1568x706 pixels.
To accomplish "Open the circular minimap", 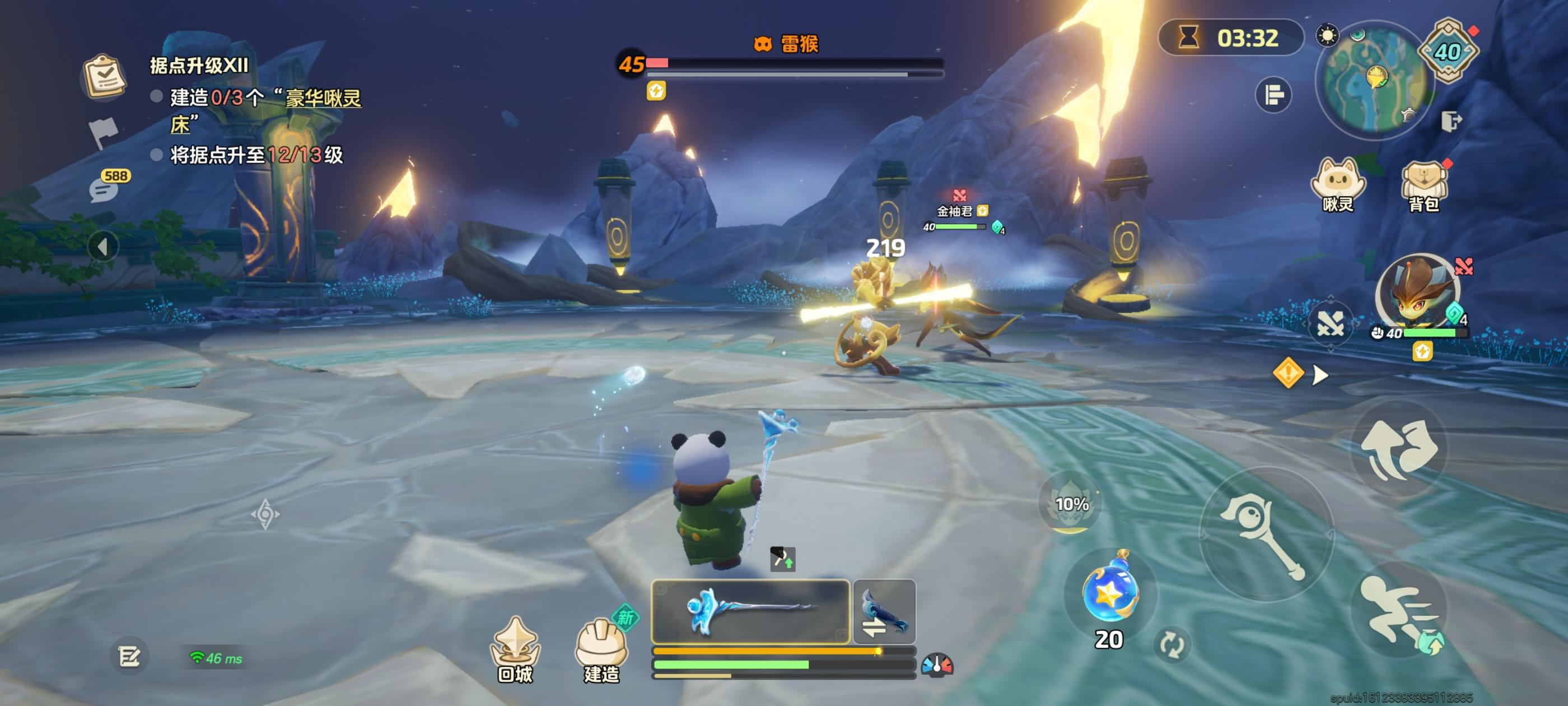I will 1374,79.
